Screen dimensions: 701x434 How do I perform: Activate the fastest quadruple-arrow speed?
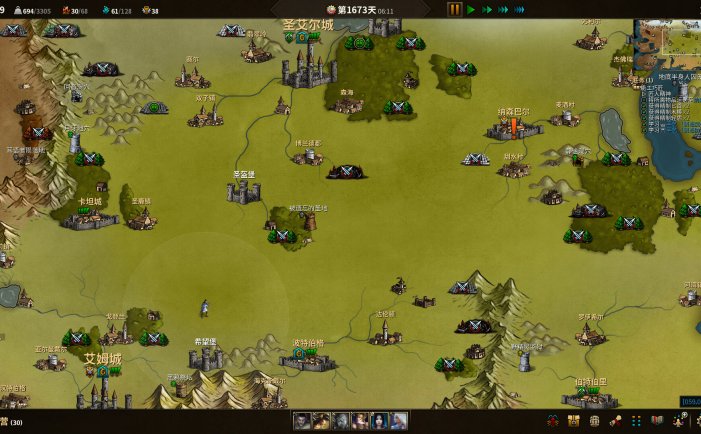(519, 9)
